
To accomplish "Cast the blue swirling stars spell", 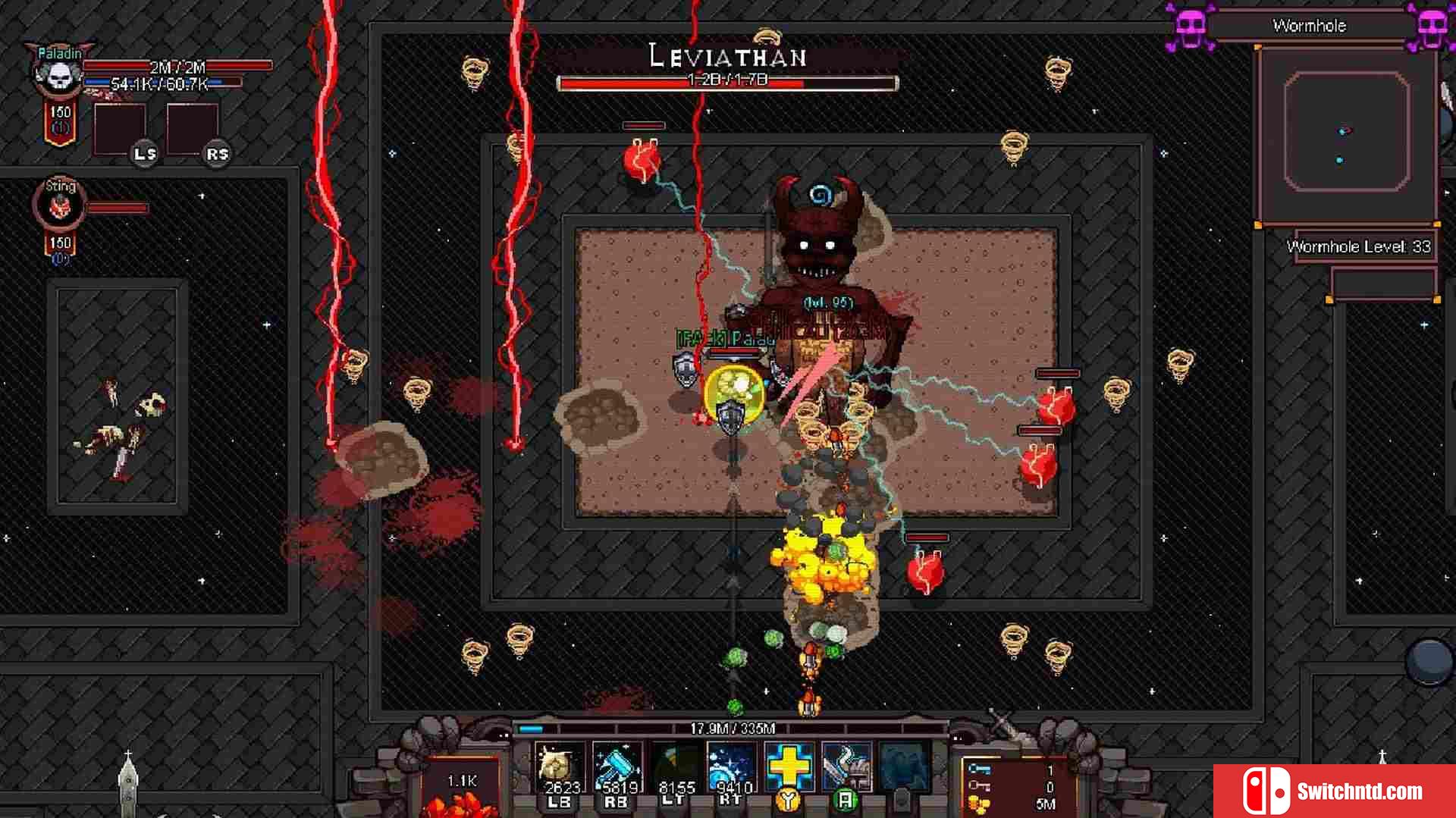I will point(732,766).
